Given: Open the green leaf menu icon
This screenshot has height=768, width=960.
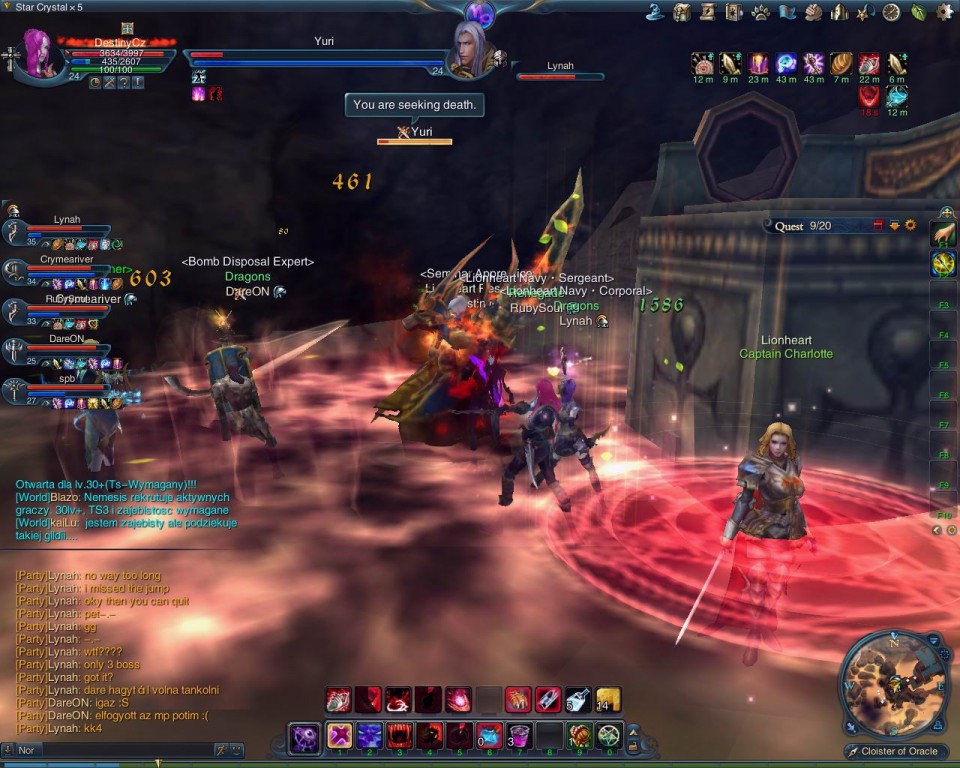Looking at the screenshot, I should pos(918,12).
